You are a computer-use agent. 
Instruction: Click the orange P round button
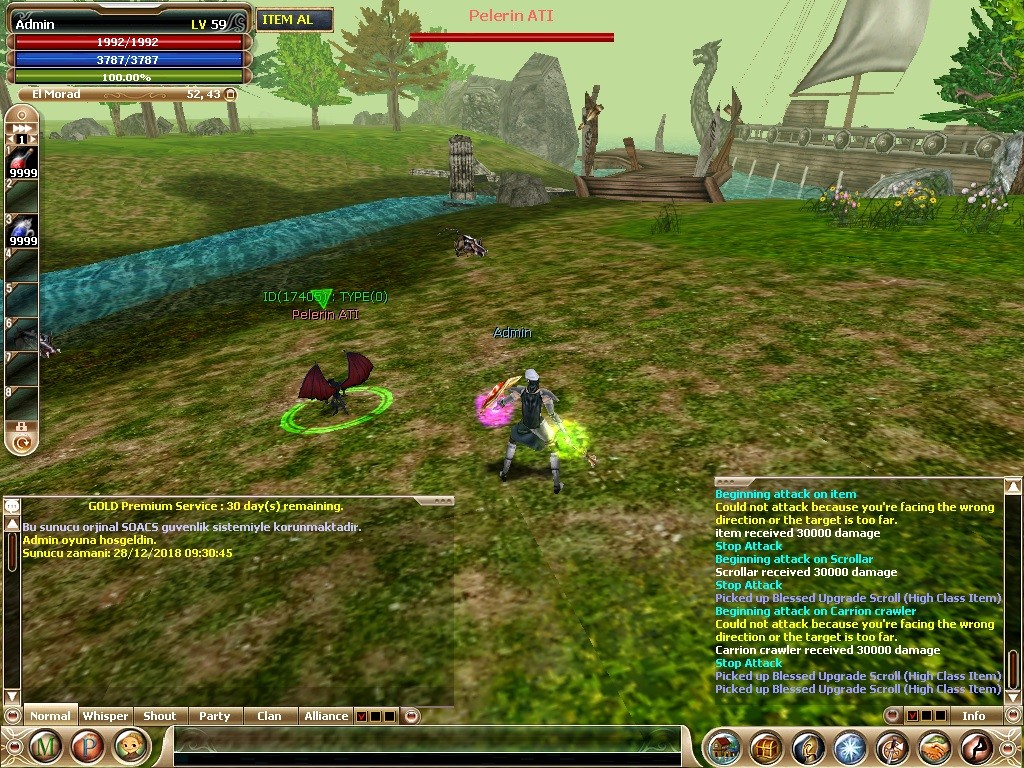pyautogui.click(x=88, y=746)
